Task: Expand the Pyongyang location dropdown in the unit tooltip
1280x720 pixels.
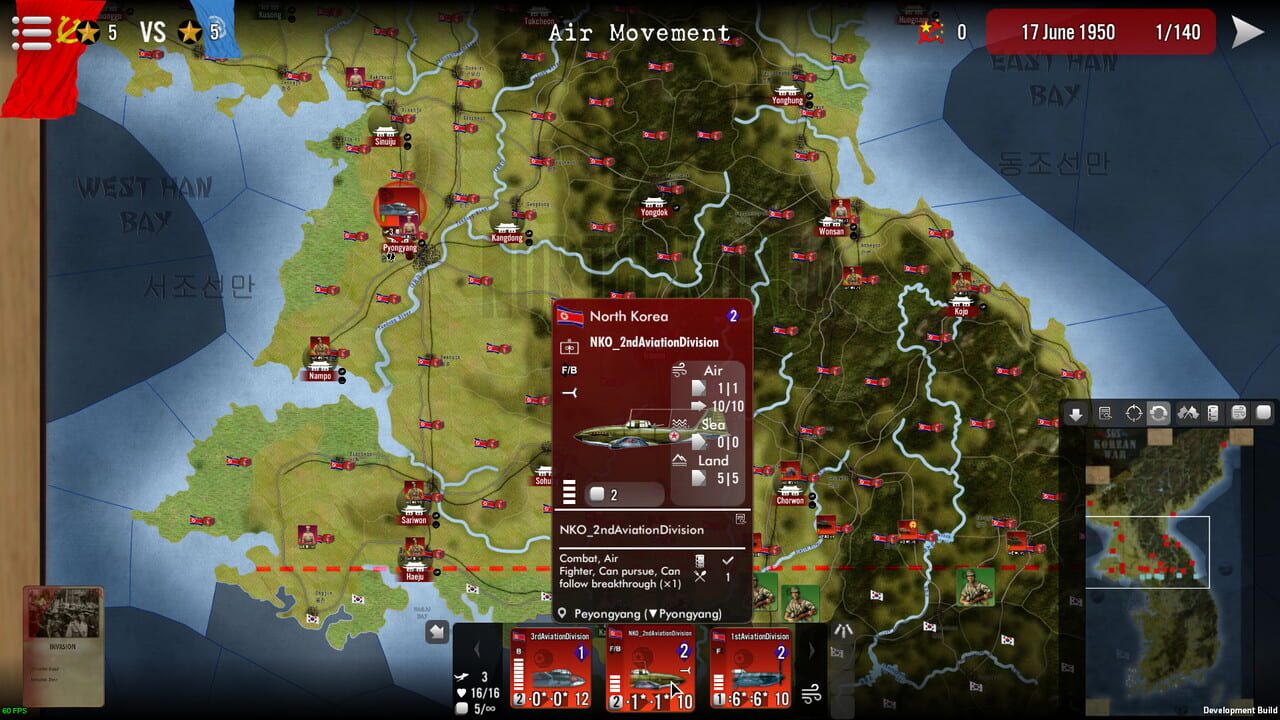Action: 654,613
